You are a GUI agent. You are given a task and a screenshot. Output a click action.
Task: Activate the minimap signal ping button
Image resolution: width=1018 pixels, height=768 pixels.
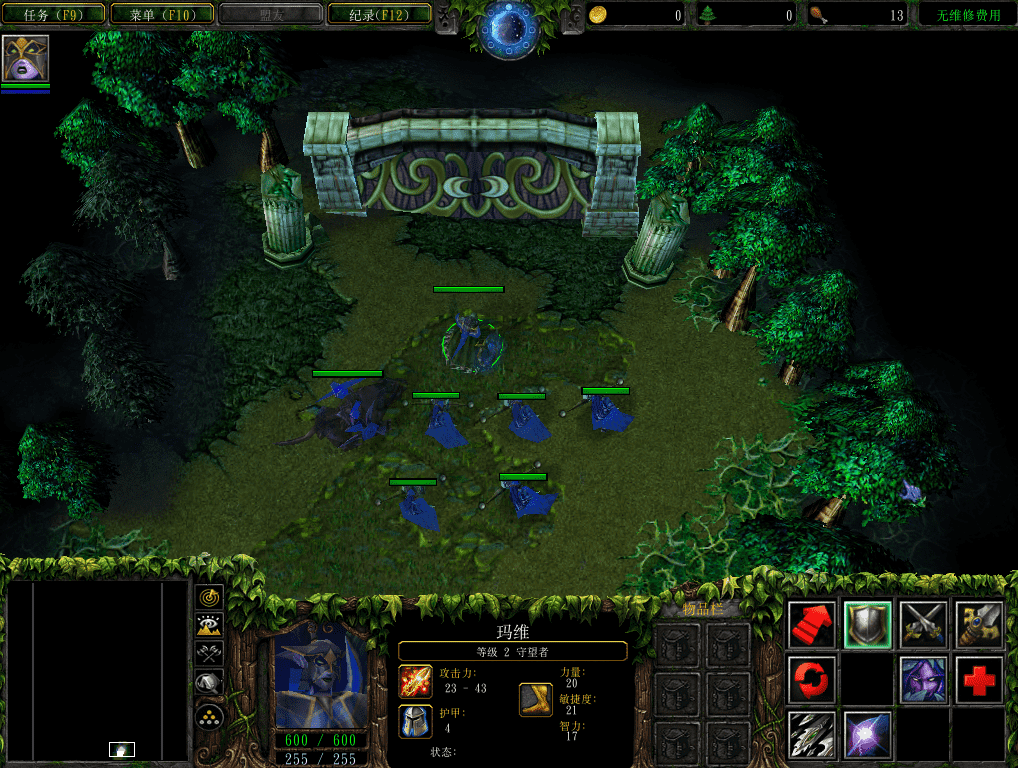pos(209,597)
